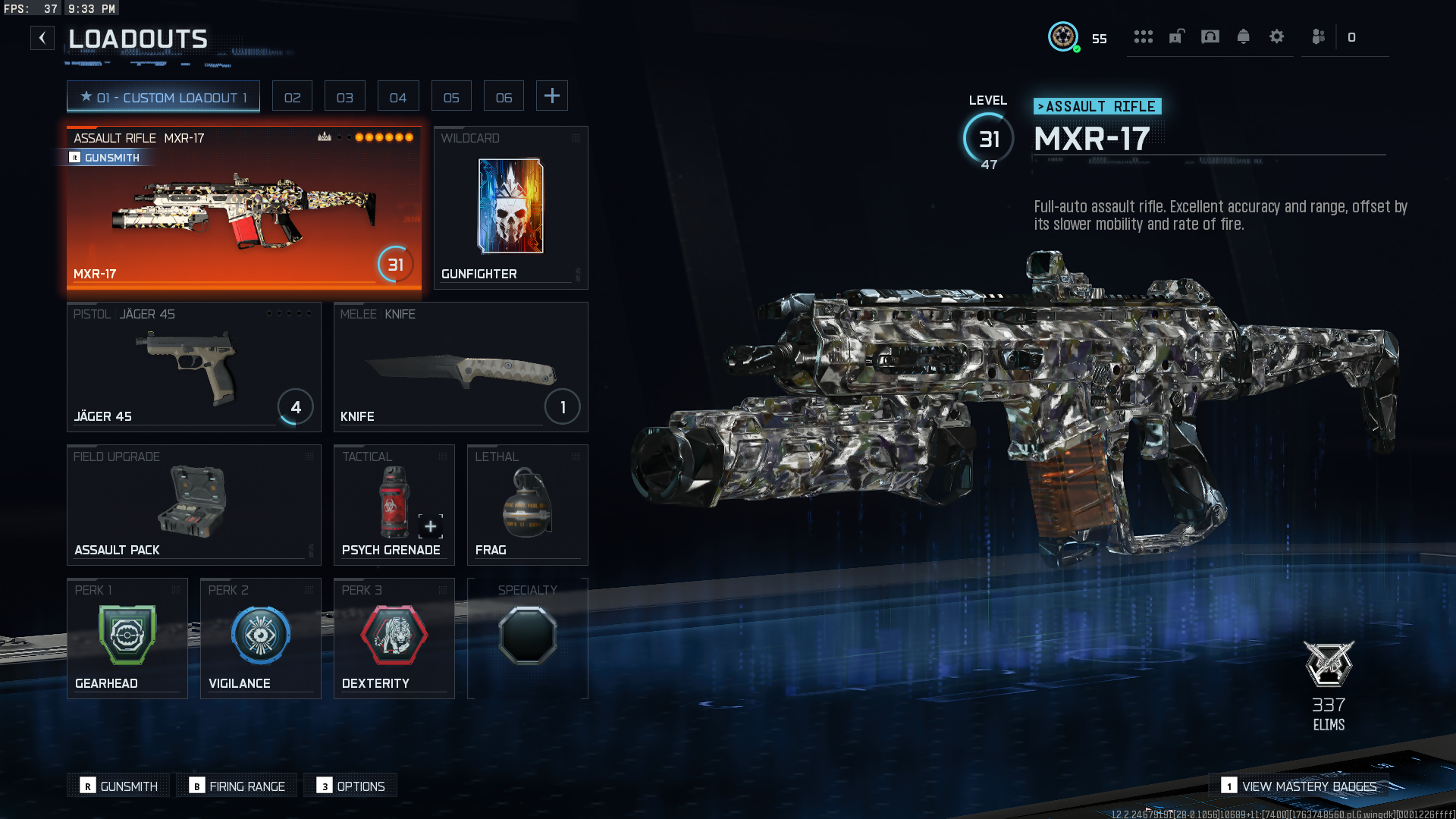Switch to loadout slot 04

pyautogui.click(x=398, y=97)
